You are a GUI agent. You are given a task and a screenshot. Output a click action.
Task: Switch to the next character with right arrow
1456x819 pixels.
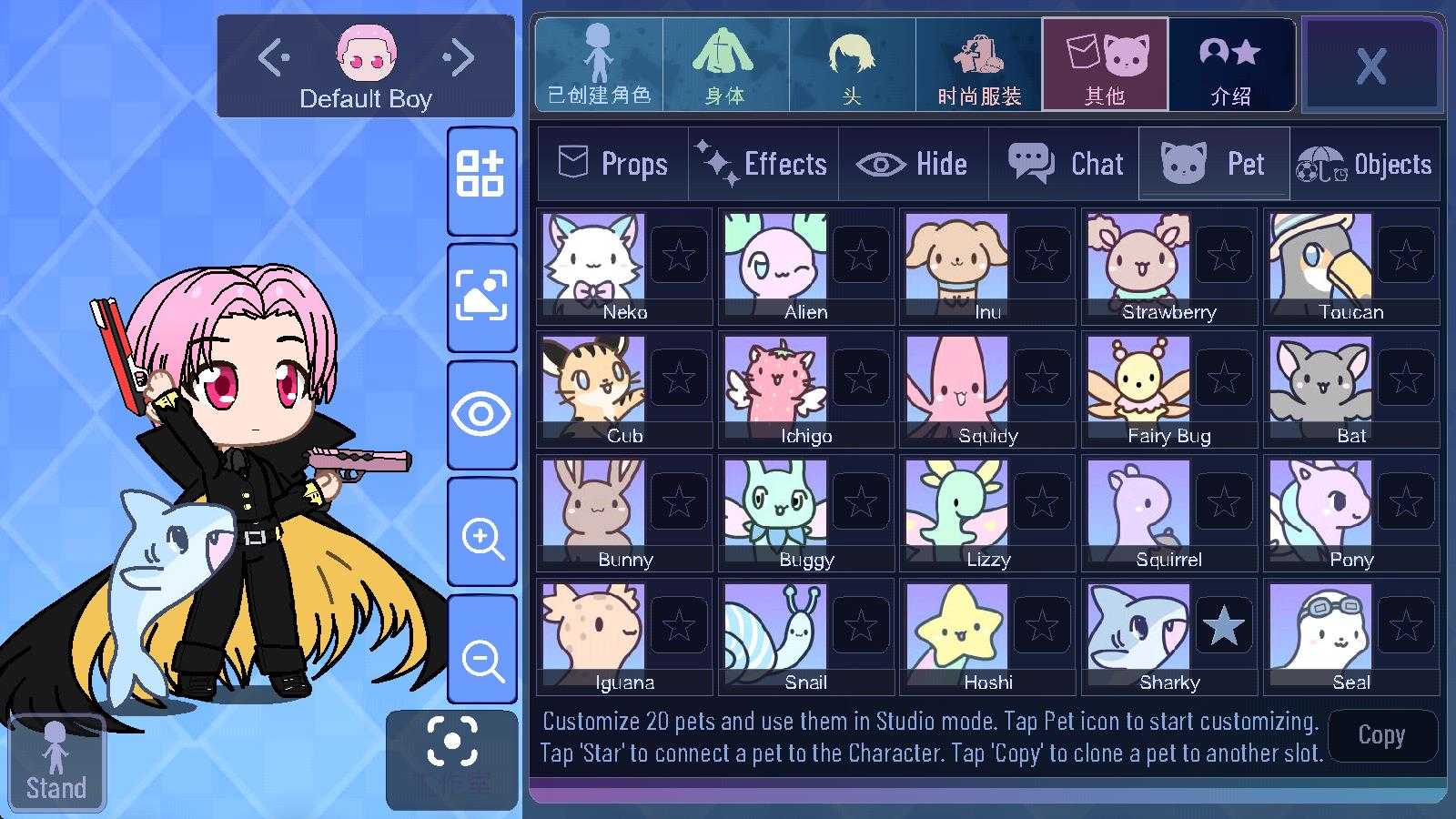(x=460, y=58)
